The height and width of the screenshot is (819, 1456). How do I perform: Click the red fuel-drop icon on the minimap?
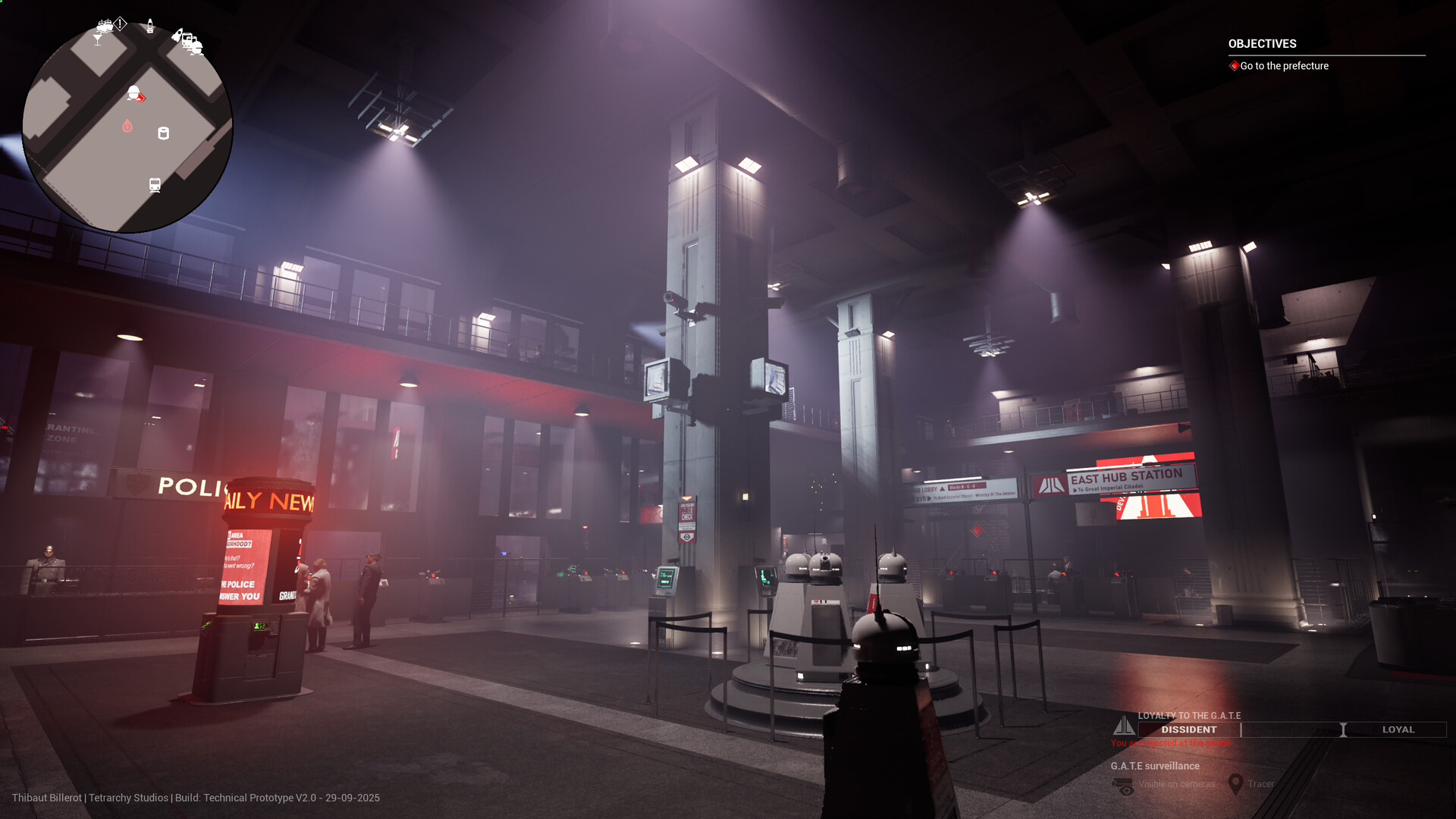(x=127, y=125)
